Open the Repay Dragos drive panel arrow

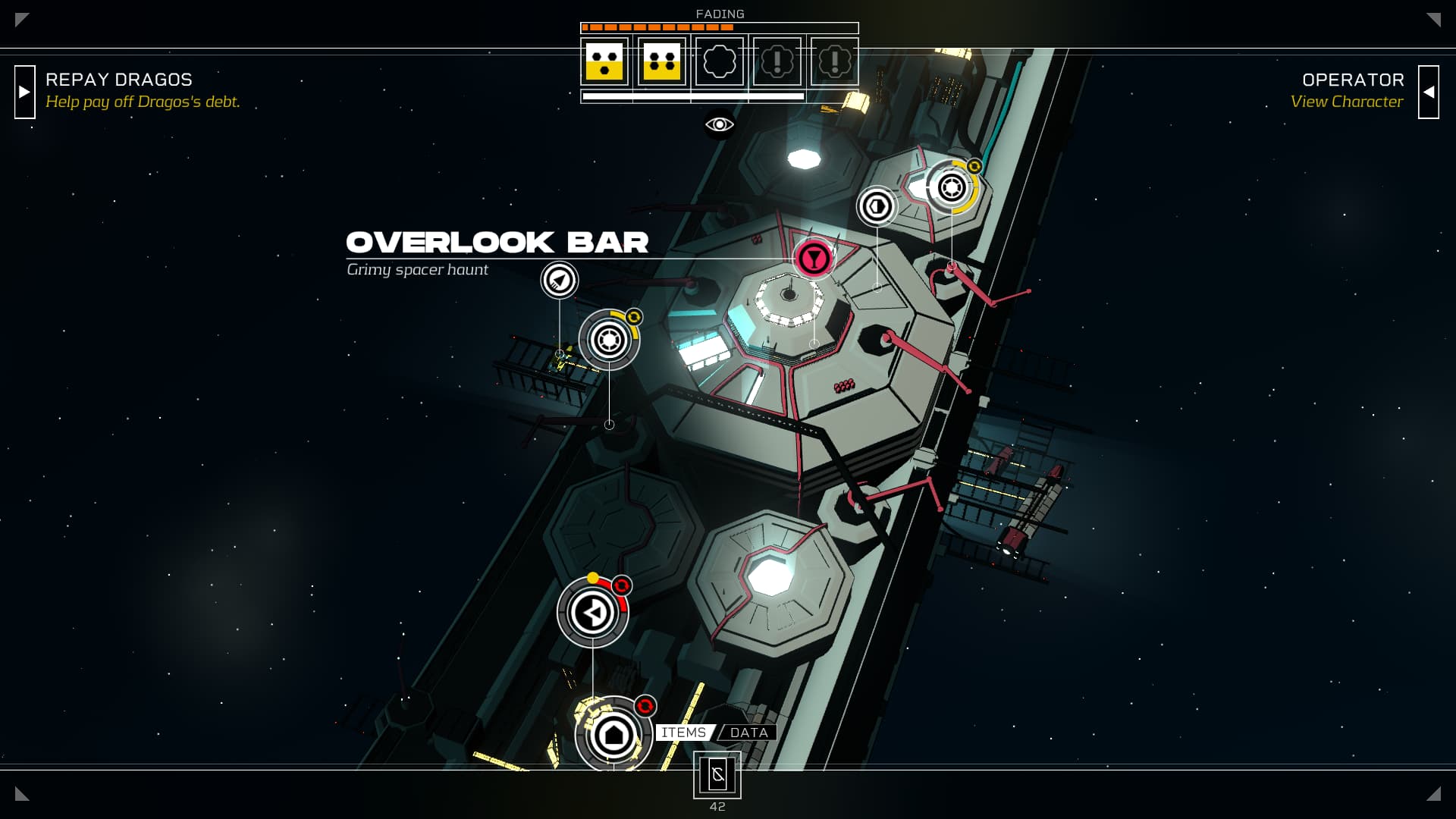tap(25, 92)
